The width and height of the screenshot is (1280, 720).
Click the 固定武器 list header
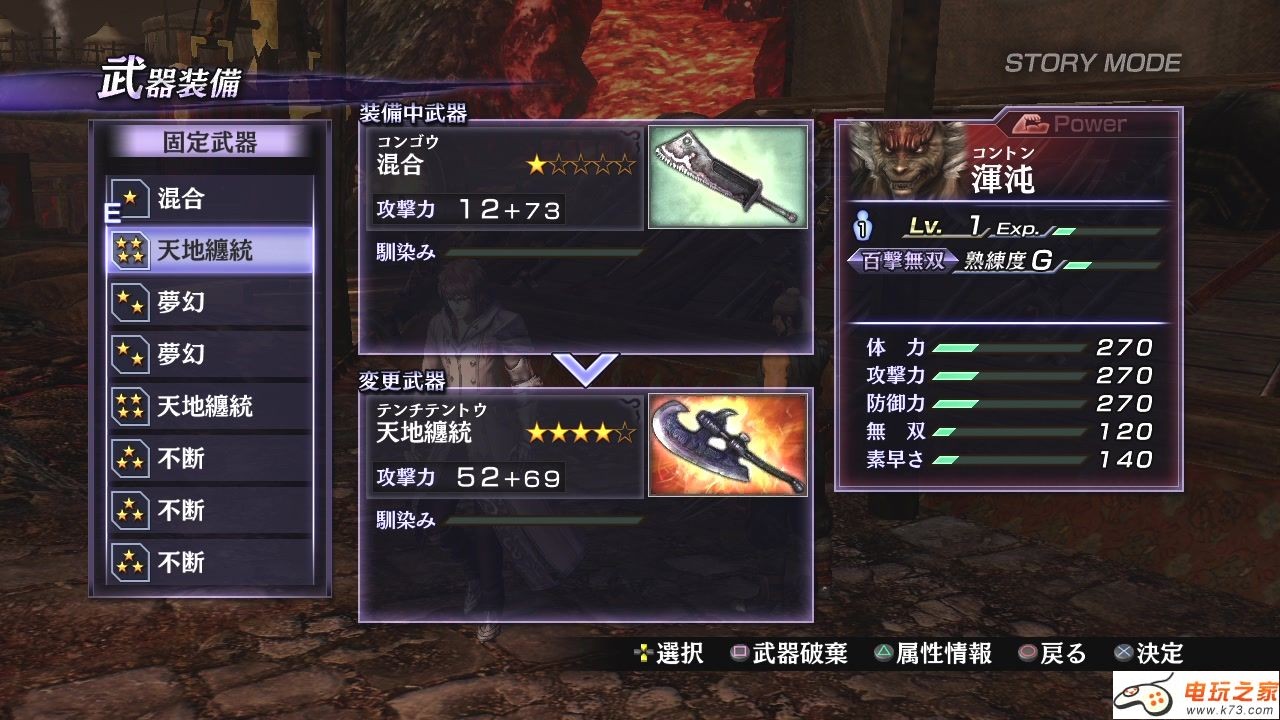pos(210,143)
